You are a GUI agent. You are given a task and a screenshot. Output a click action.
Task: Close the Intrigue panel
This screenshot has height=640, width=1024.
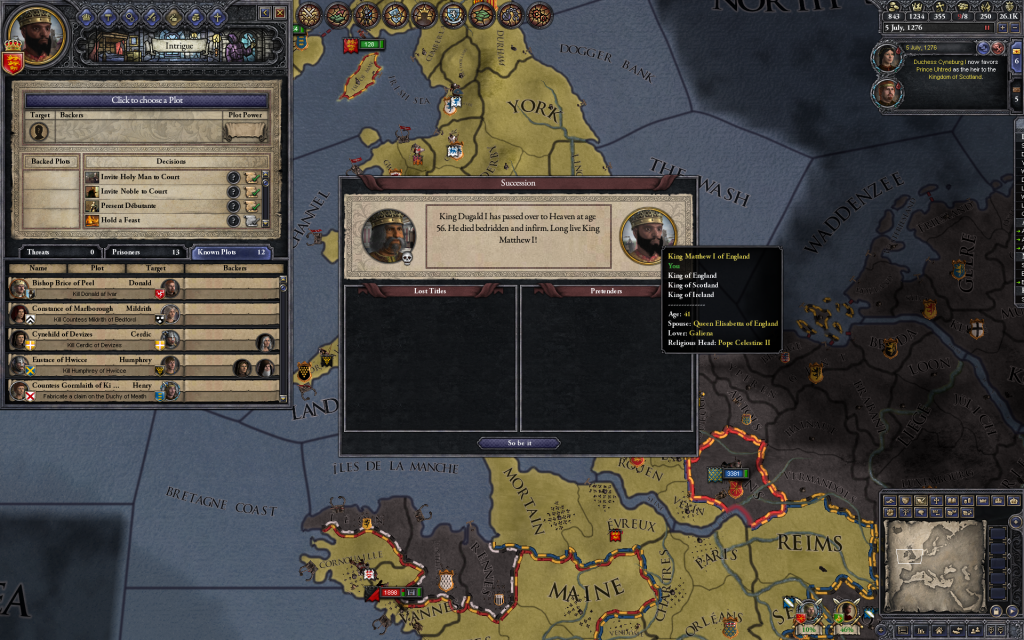click(279, 13)
